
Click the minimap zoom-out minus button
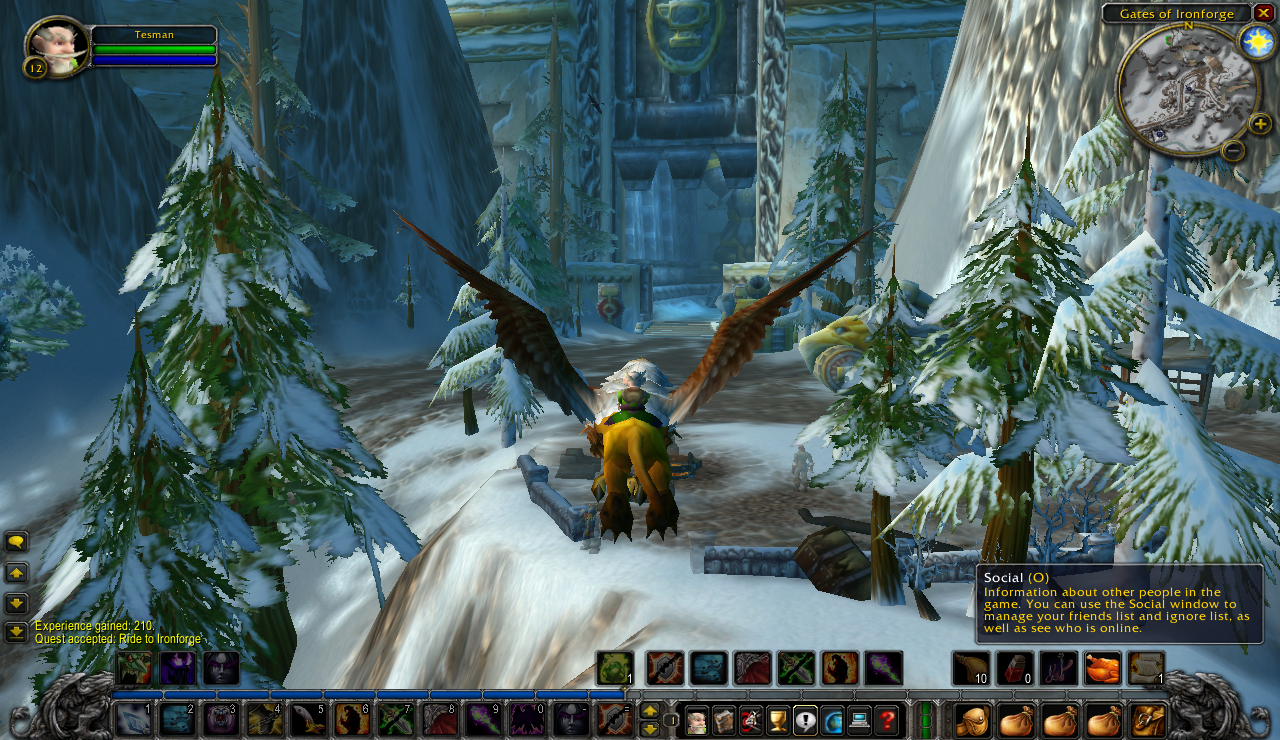tap(1233, 151)
